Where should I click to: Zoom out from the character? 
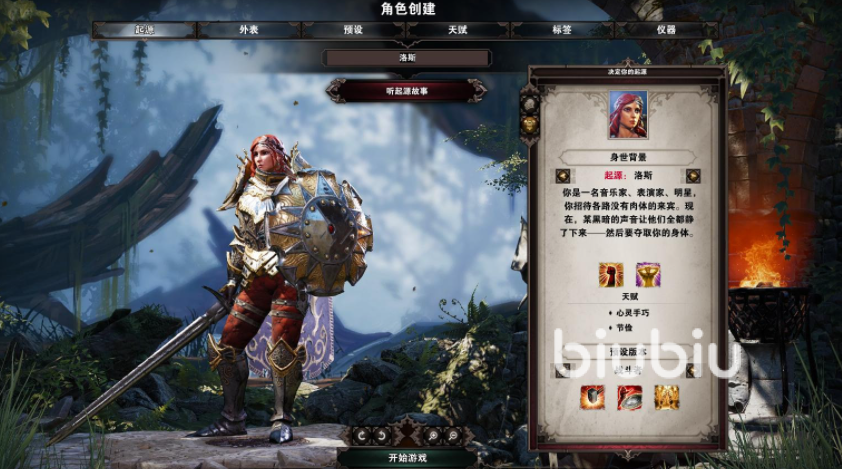[453, 436]
